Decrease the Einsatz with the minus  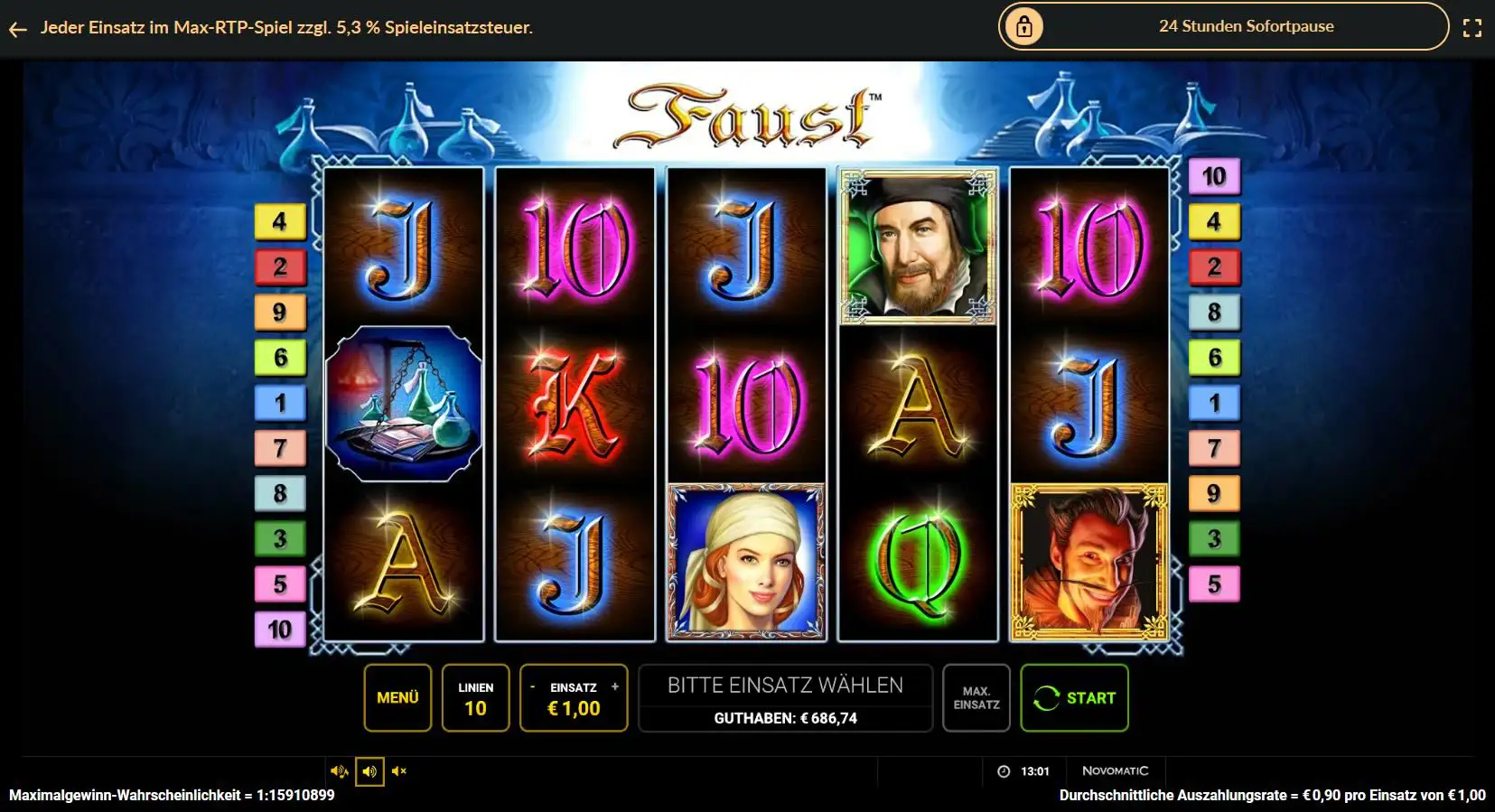point(535,686)
